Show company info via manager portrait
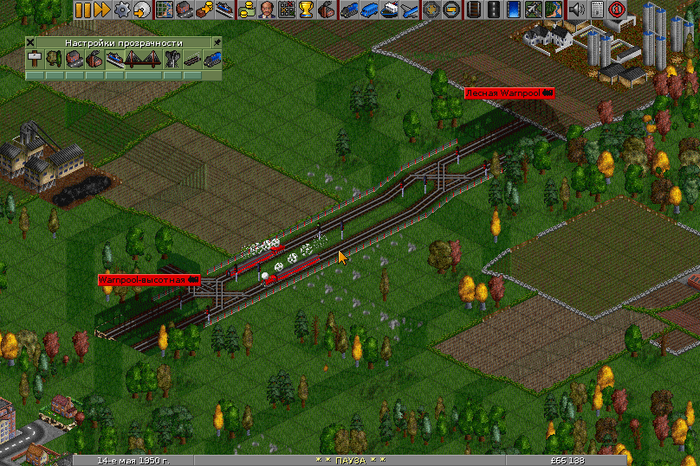The height and width of the screenshot is (466, 700). point(269,10)
